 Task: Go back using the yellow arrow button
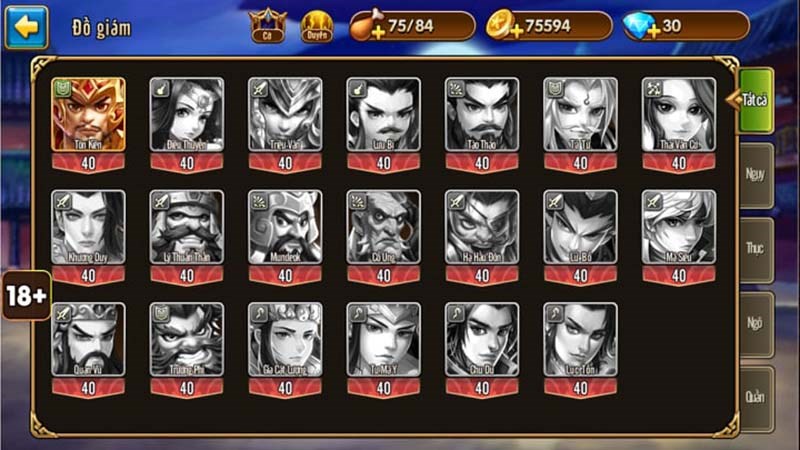[x=27, y=27]
